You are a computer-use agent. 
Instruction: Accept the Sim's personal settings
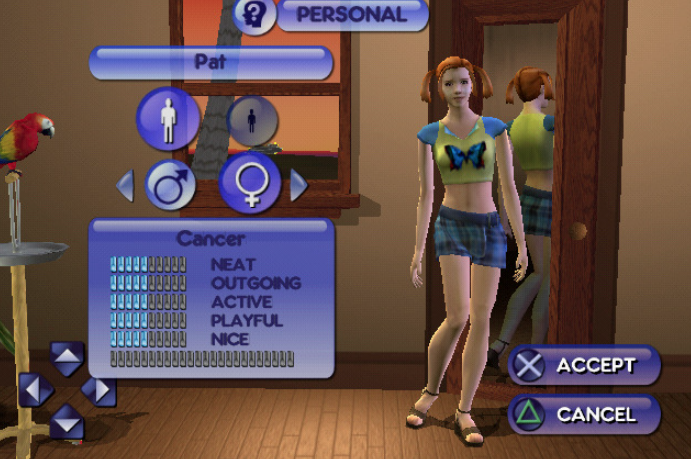point(585,365)
